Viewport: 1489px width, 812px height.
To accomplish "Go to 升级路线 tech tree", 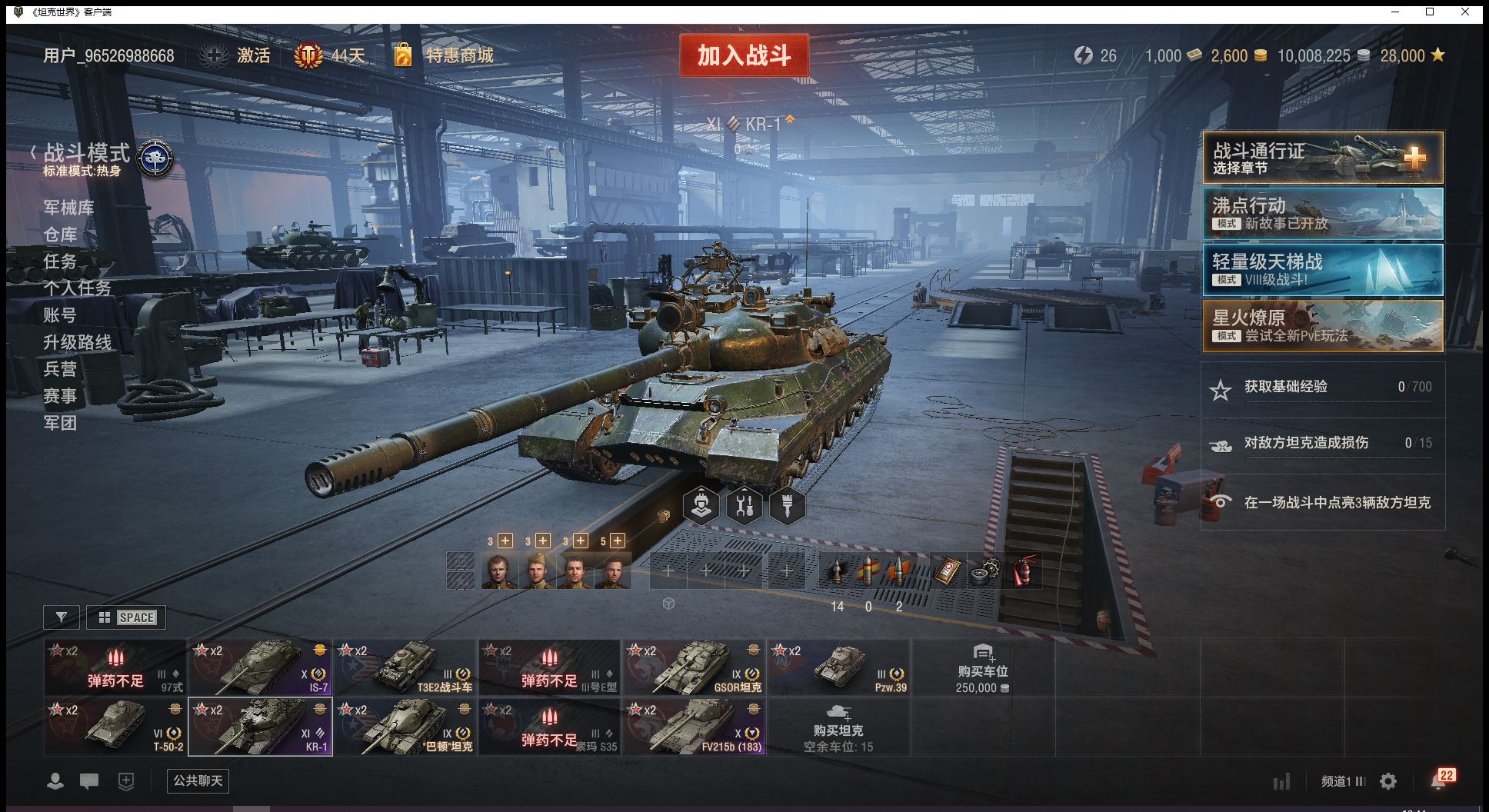I will (77, 342).
